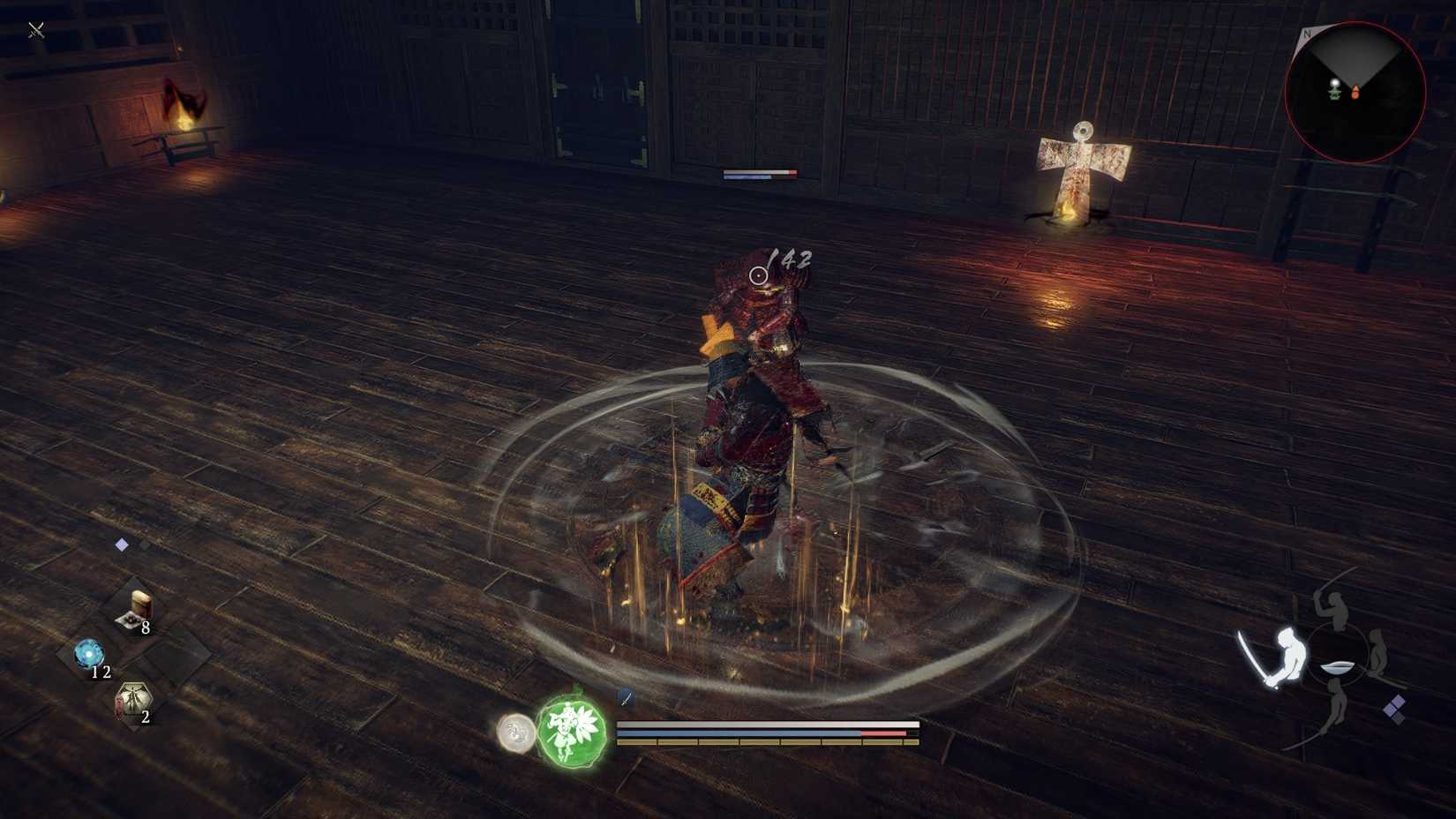Click the purple diamond cluster near the stance wheel

click(1396, 709)
